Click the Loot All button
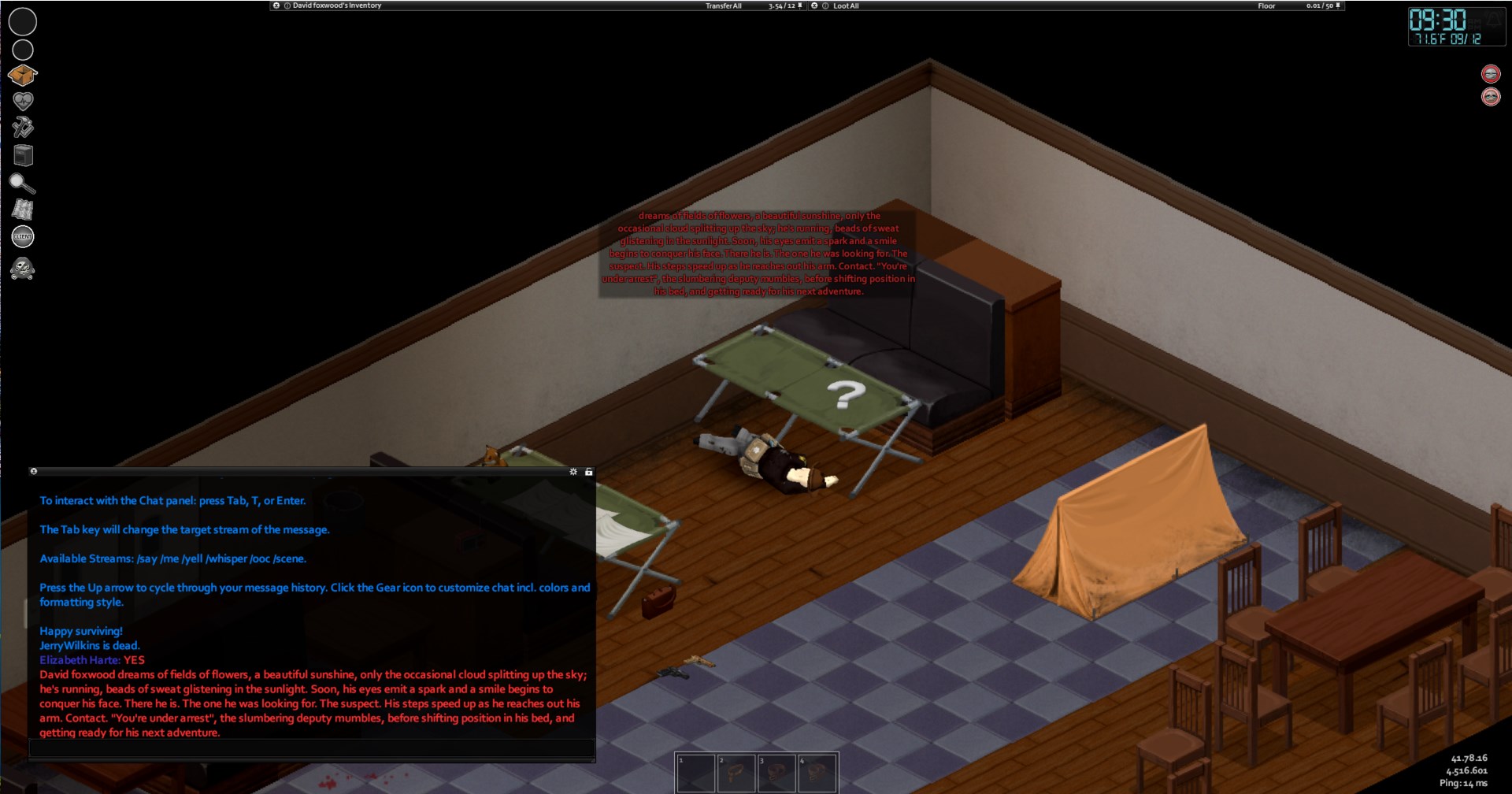Viewport: 1512px width, 794px height. click(846, 6)
